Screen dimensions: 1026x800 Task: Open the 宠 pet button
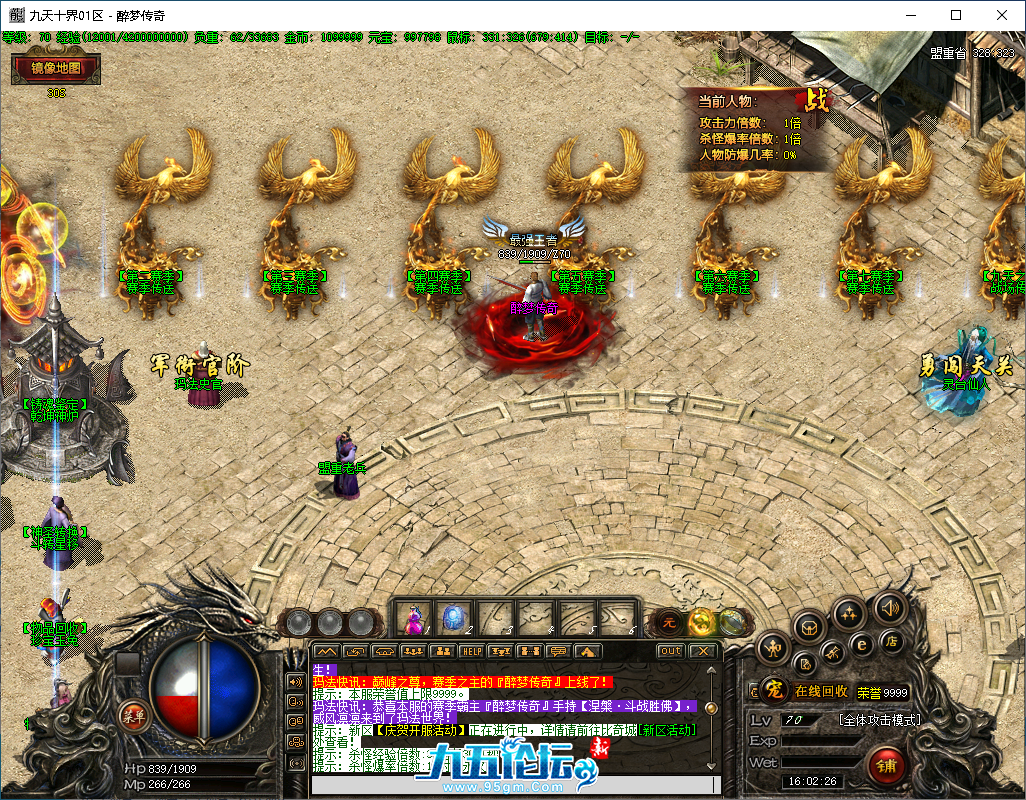click(x=772, y=690)
